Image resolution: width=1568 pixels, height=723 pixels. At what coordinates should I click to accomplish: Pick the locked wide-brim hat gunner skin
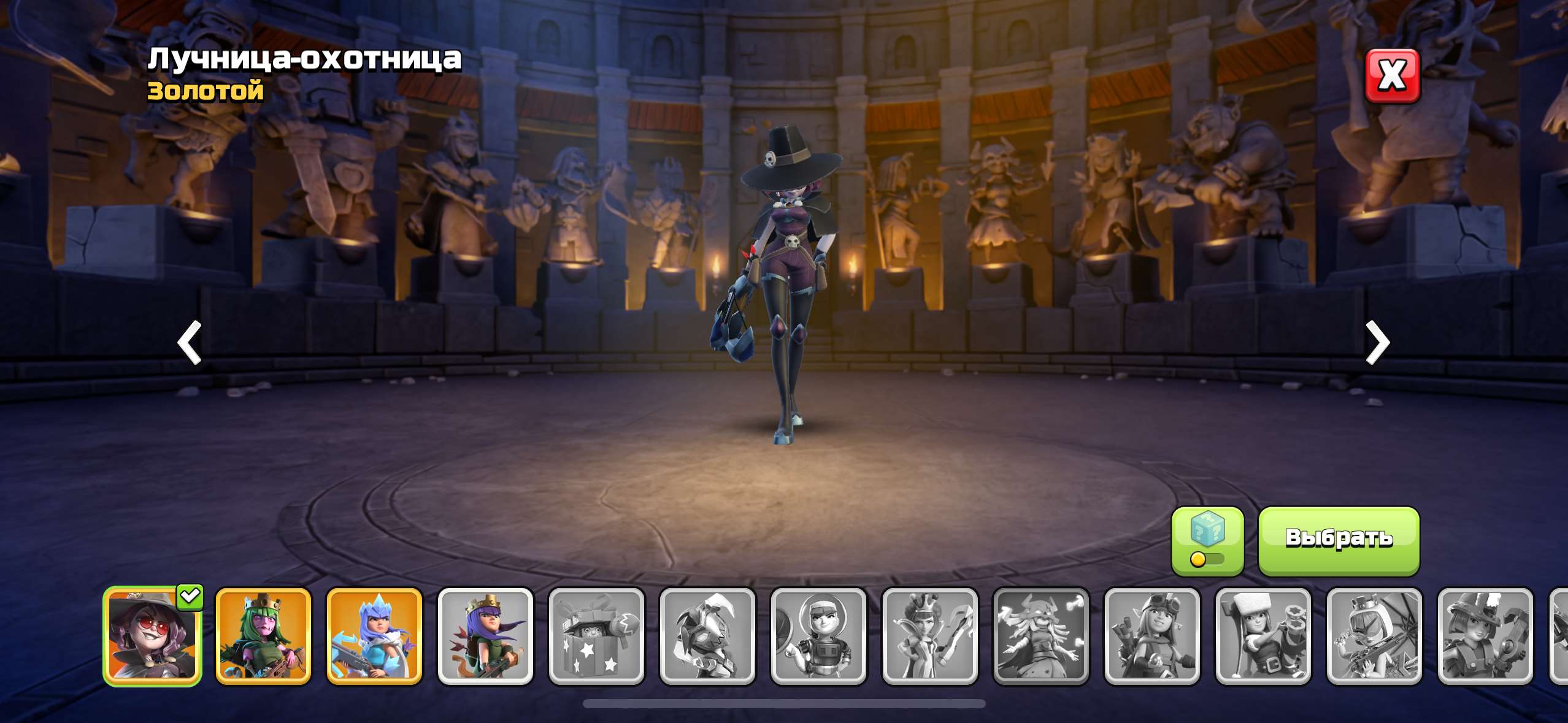(1485, 636)
